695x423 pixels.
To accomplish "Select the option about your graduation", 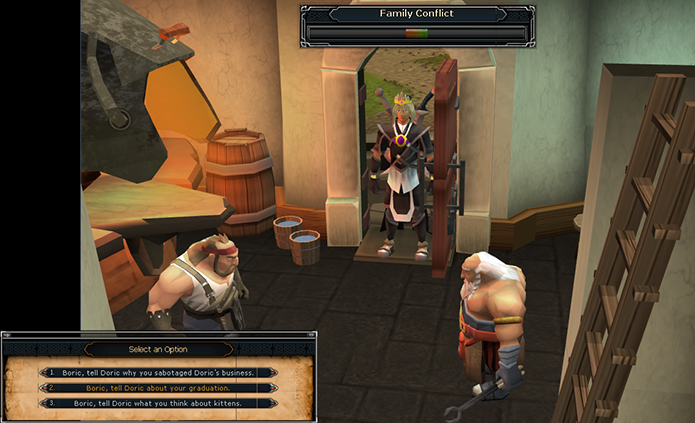I will click(158, 387).
